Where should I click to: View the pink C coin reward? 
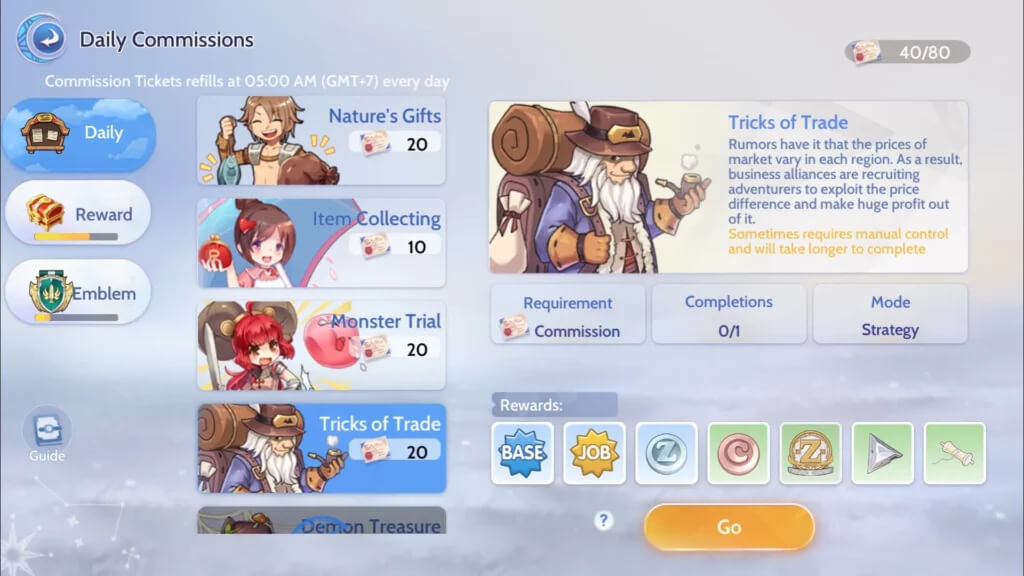[738, 453]
